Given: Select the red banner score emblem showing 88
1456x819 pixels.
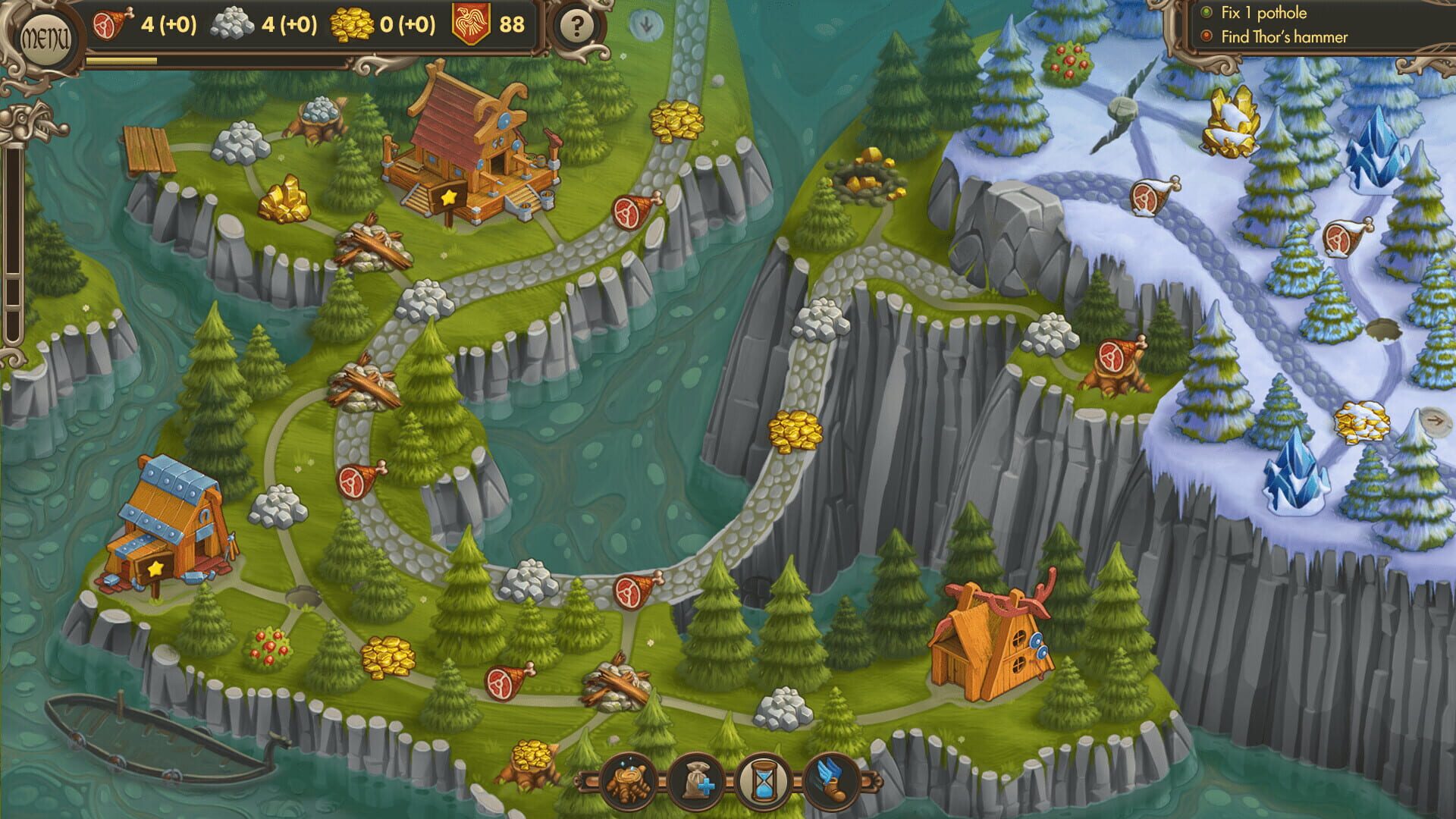Looking at the screenshot, I should coord(485,24).
